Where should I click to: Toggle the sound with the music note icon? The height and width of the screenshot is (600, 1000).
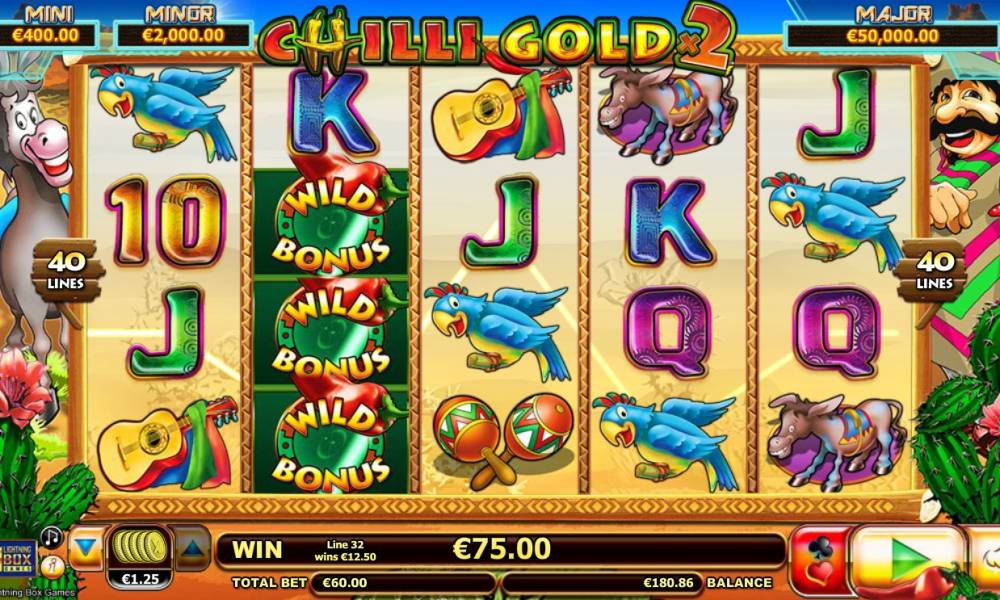pos(51,537)
